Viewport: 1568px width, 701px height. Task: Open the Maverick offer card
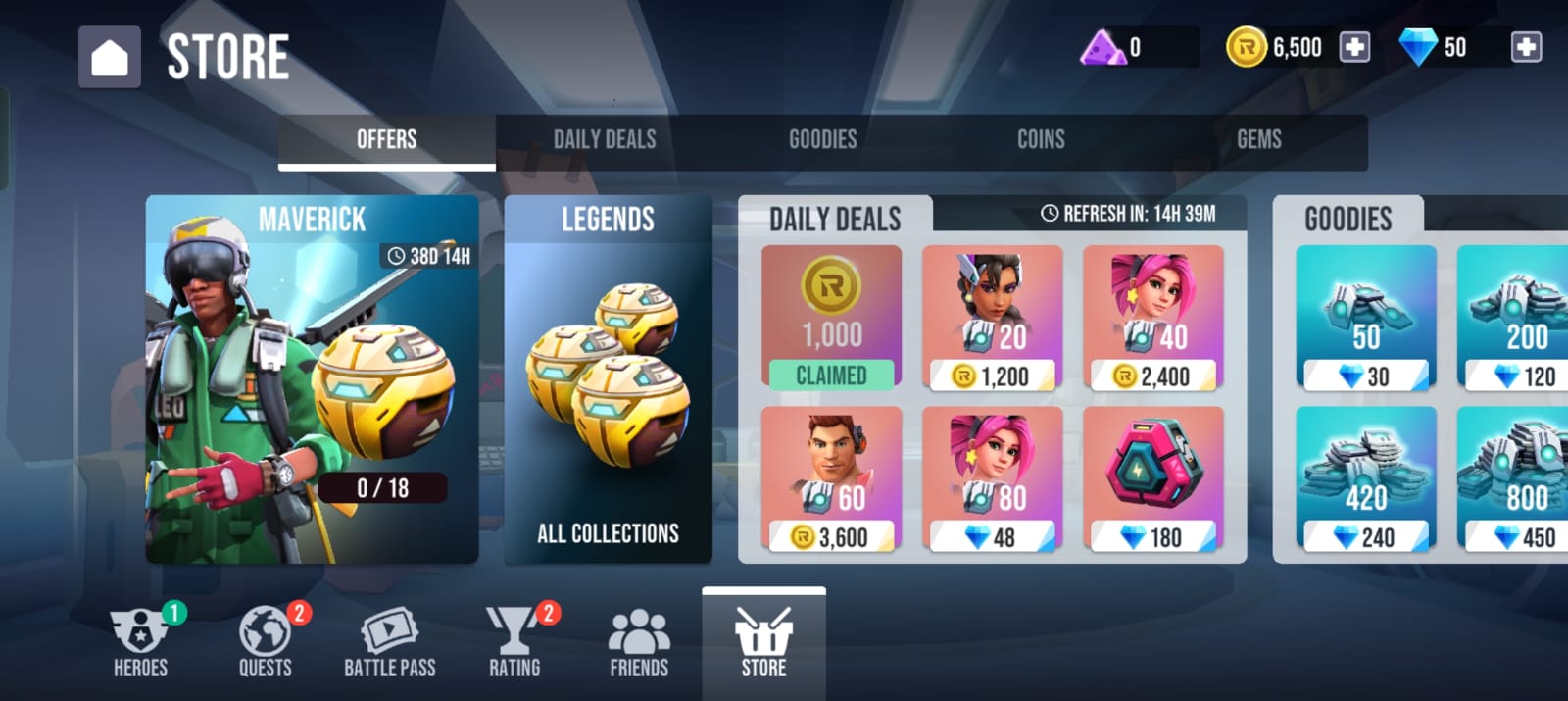312,379
